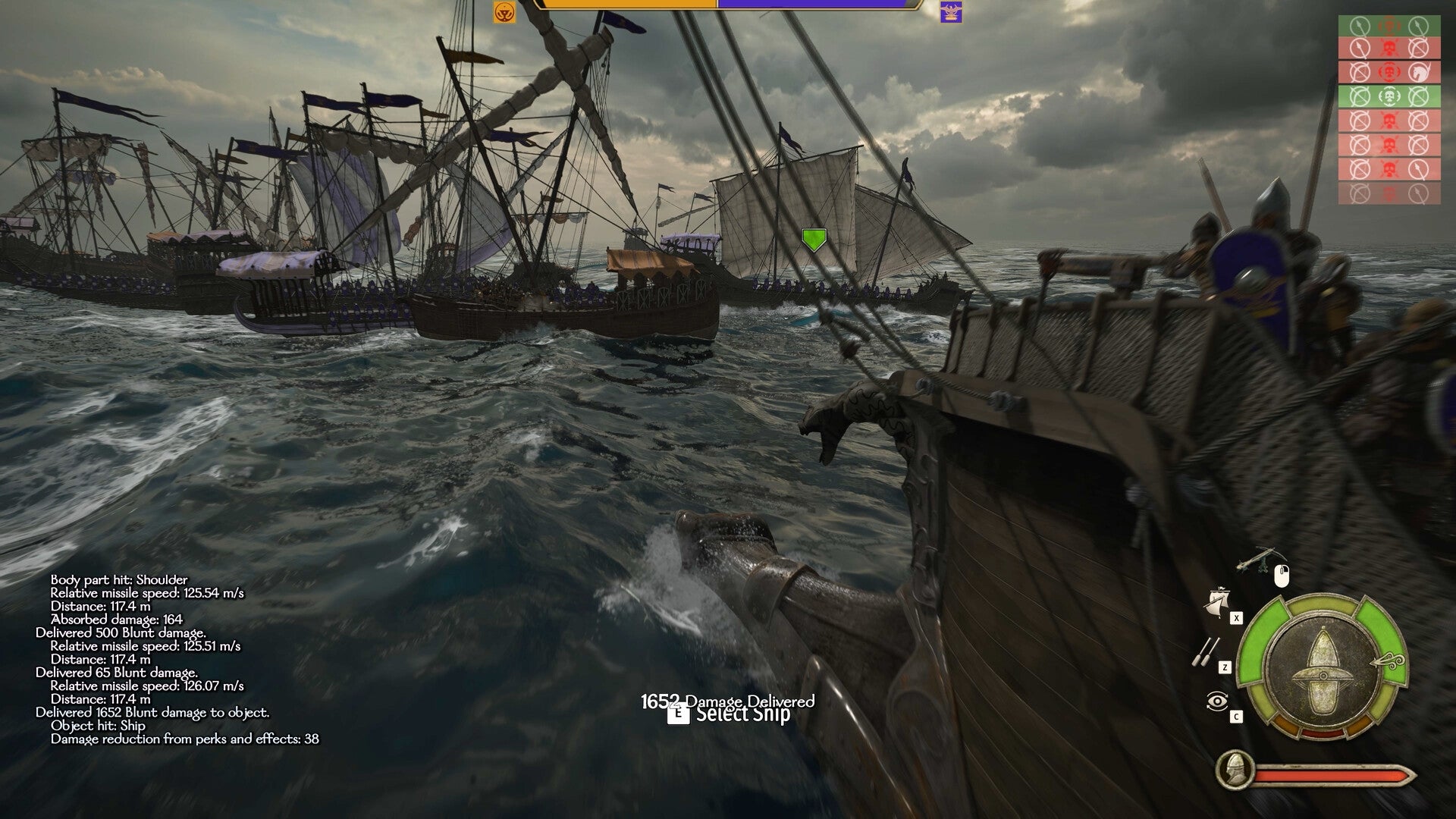Click the red health bar at bottom right
Screen dimensions: 1456x819
(1331, 774)
